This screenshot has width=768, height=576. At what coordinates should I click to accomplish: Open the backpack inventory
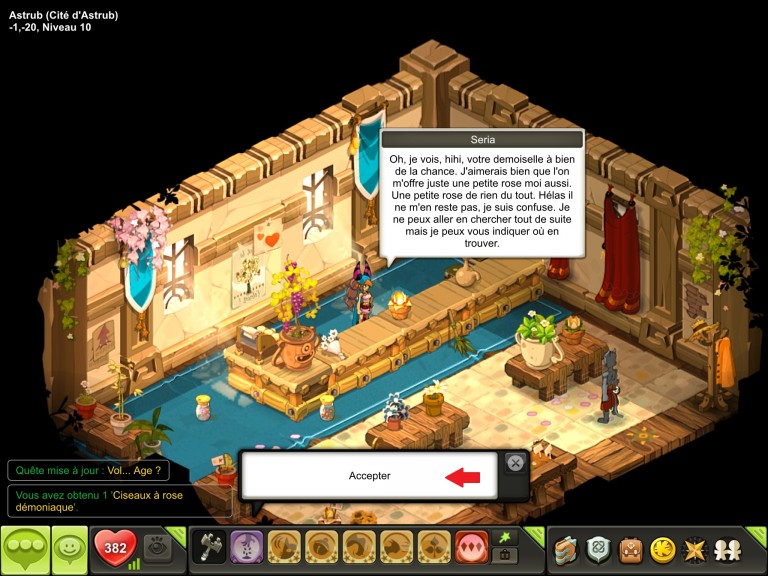pos(630,548)
